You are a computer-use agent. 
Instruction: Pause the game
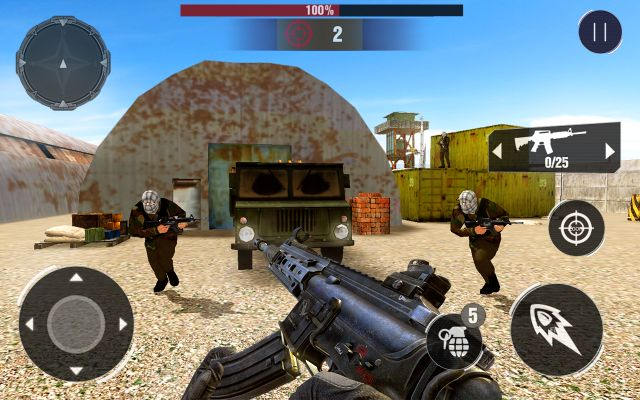tap(600, 31)
